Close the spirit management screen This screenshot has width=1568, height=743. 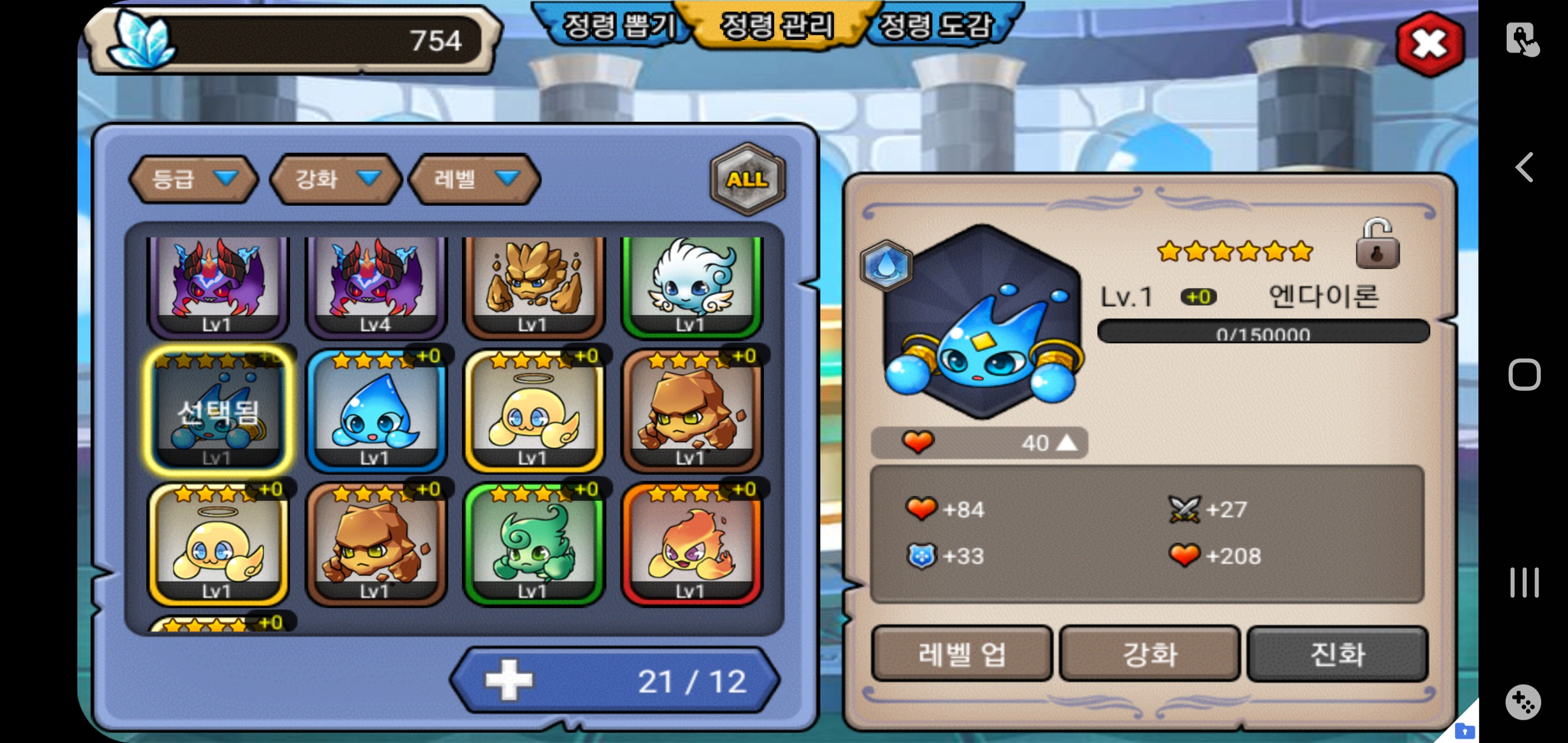[x=1429, y=44]
